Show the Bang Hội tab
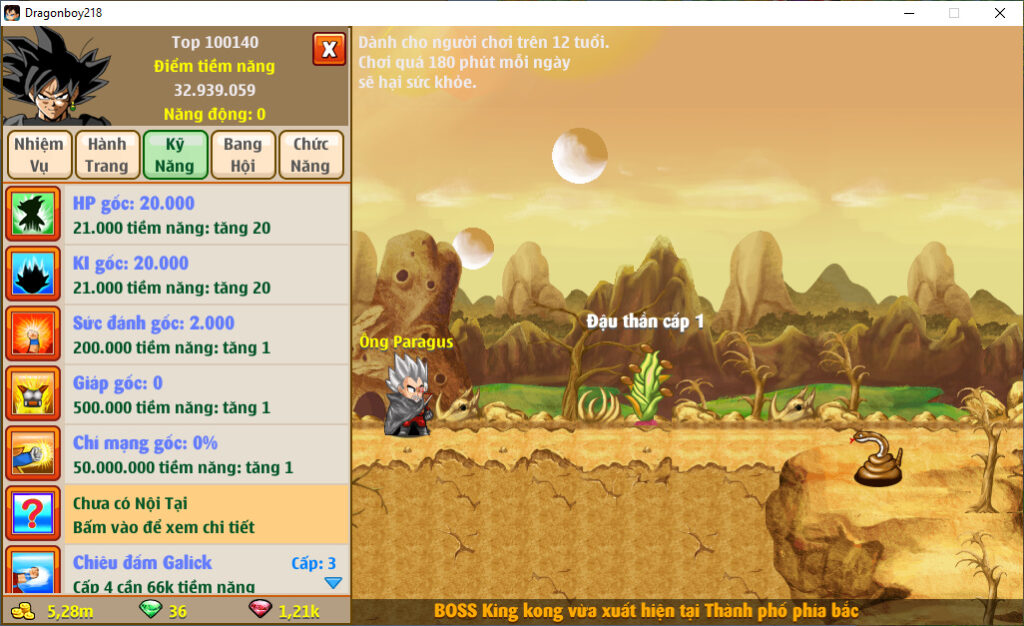1024x626 pixels. [243, 155]
